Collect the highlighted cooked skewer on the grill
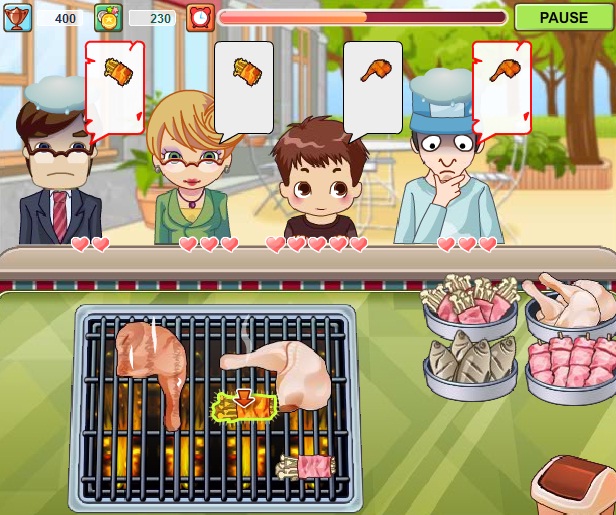 pos(243,406)
